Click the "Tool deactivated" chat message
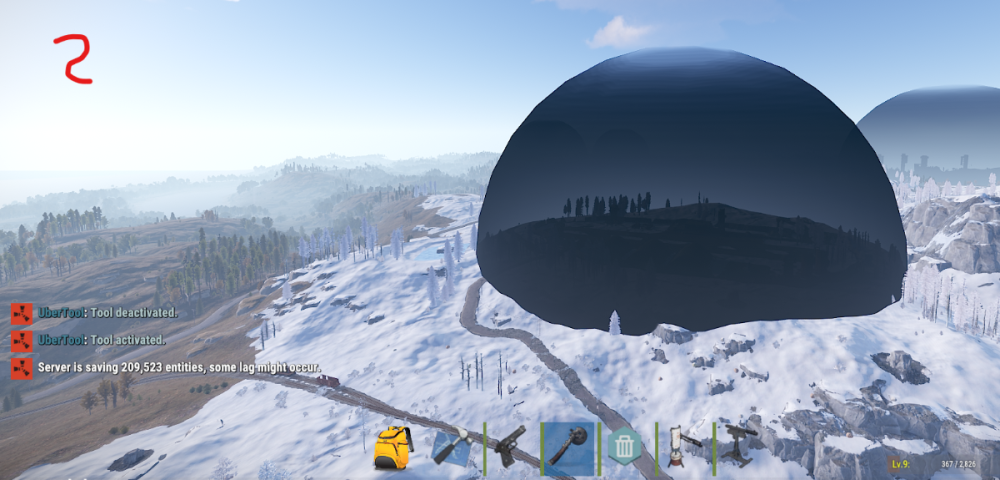The image size is (1000, 480). click(108, 313)
